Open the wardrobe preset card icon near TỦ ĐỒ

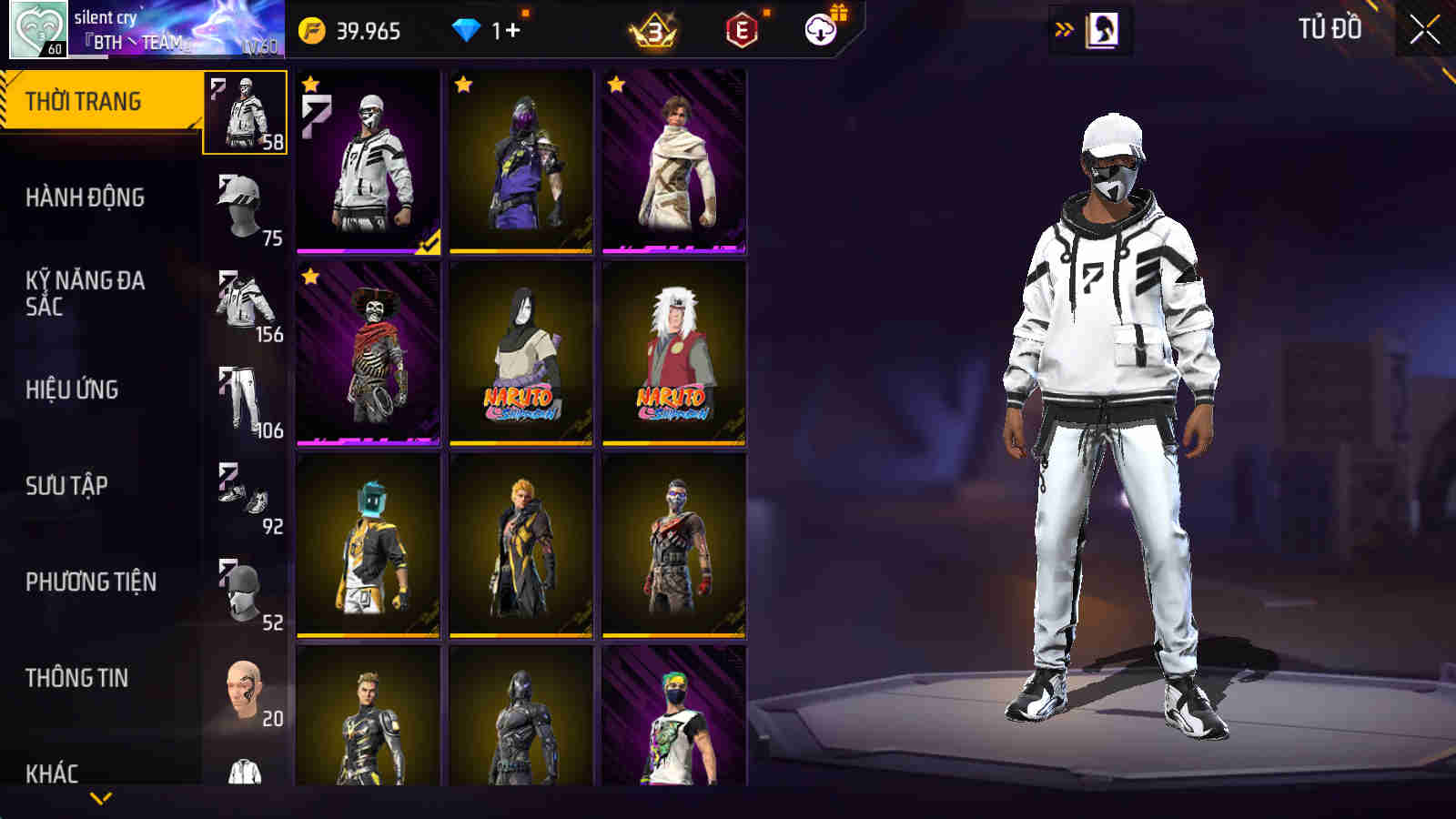pyautogui.click(x=1104, y=28)
